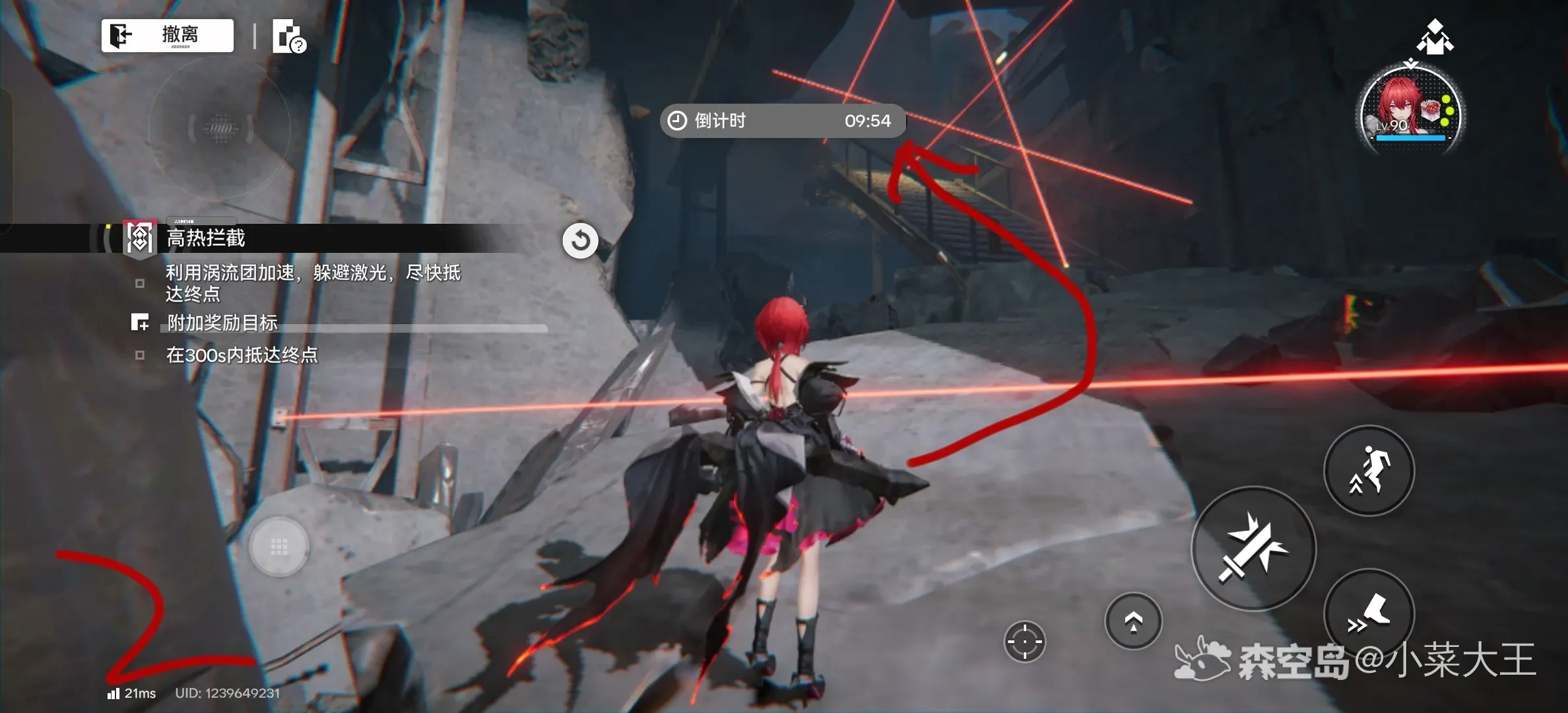Activate the jump button with leaping figure
This screenshot has width=1568, height=713.
(1369, 470)
